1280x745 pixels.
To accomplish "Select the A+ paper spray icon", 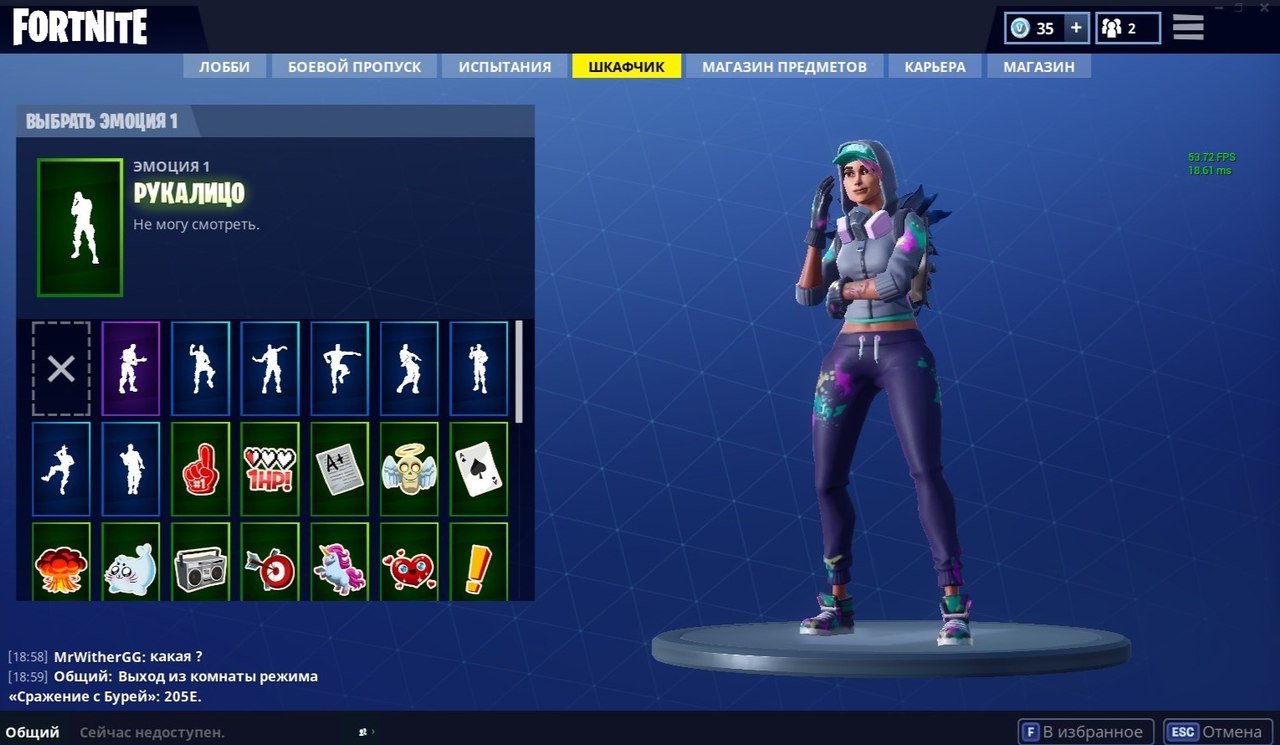I will pos(339,470).
